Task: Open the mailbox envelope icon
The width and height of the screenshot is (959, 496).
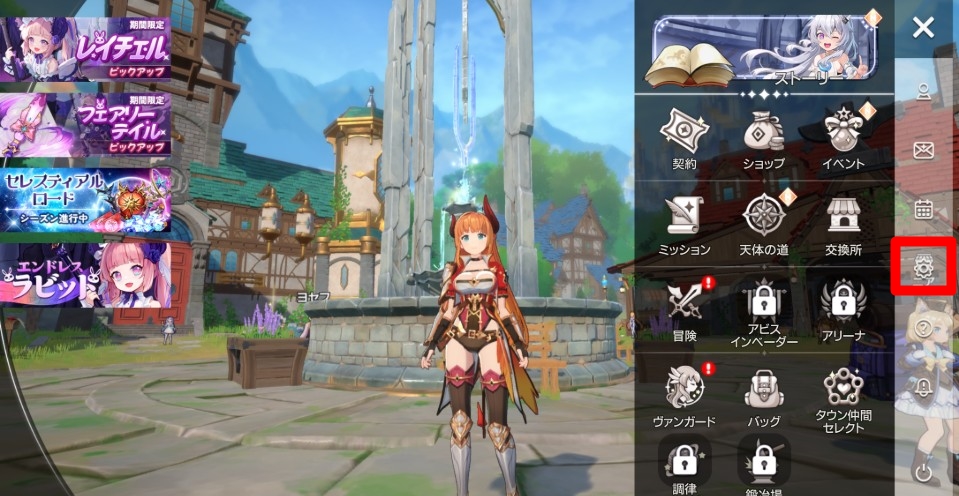Action: pyautogui.click(x=923, y=150)
